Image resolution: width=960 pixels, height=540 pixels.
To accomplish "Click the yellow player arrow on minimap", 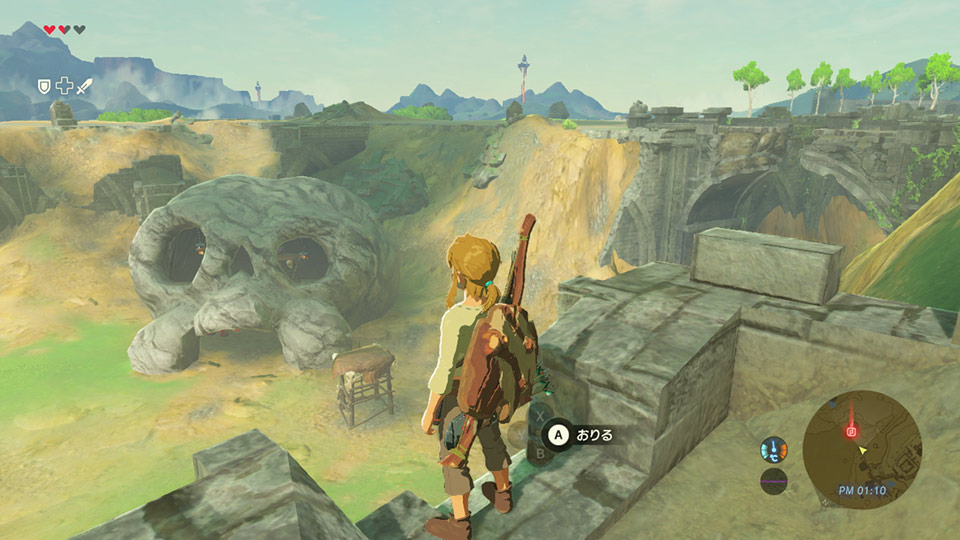I will (863, 450).
